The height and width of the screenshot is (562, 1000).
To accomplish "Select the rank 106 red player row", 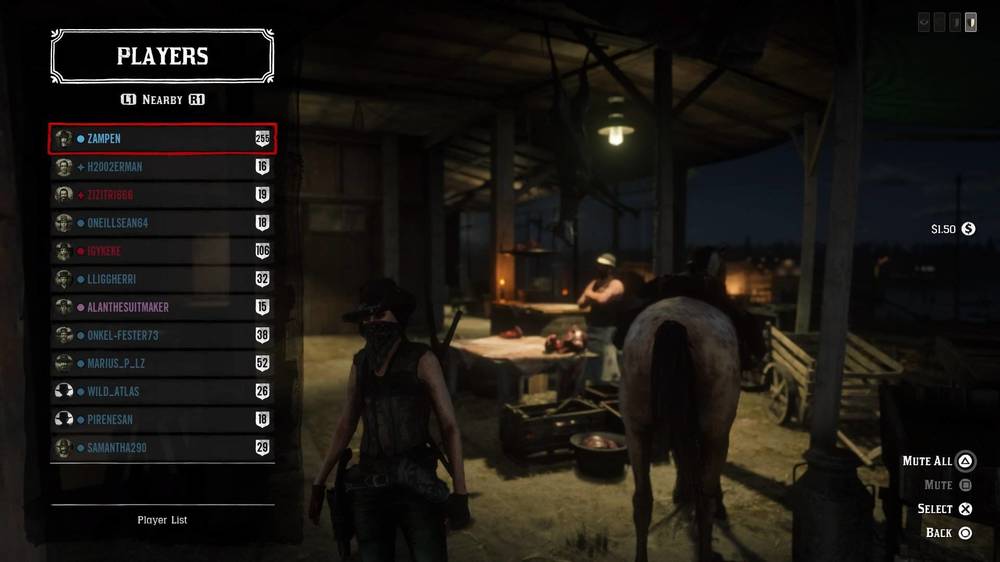I will click(162, 251).
